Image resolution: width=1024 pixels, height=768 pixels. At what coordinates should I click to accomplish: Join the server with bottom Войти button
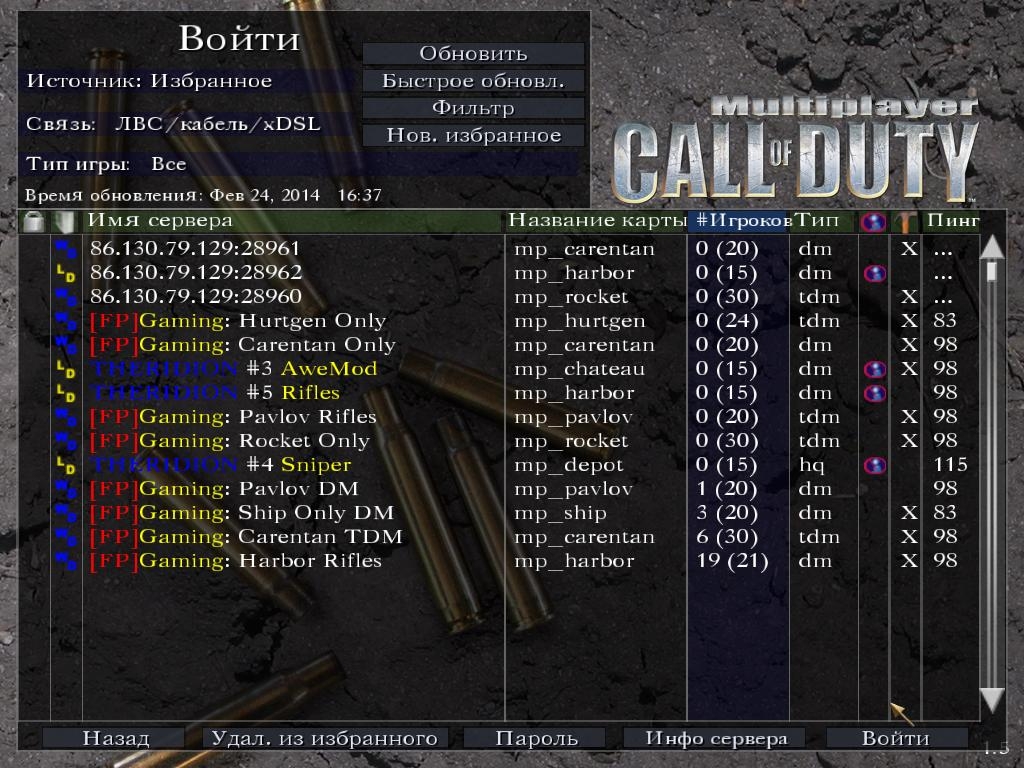click(896, 738)
